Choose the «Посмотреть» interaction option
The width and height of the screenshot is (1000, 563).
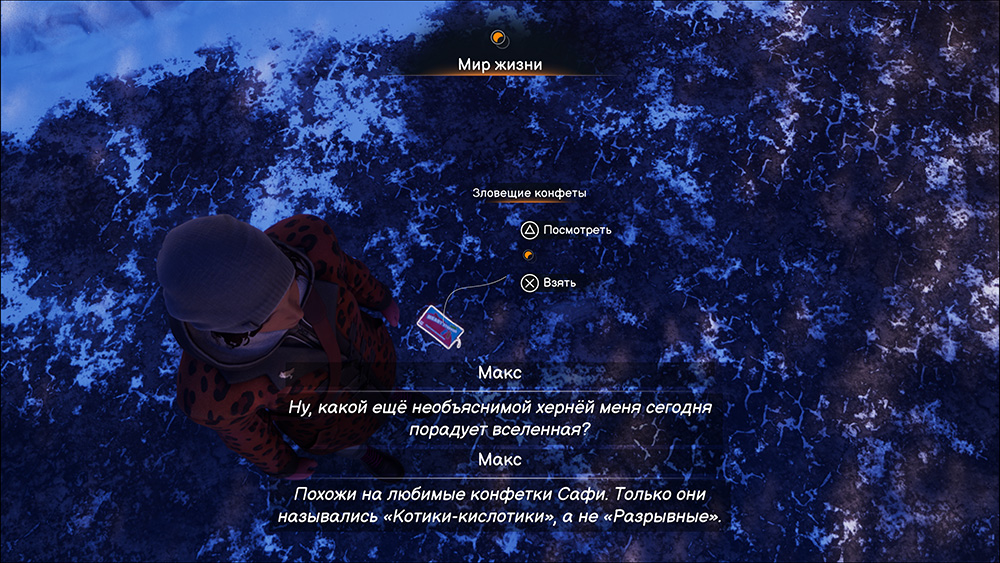coord(566,230)
